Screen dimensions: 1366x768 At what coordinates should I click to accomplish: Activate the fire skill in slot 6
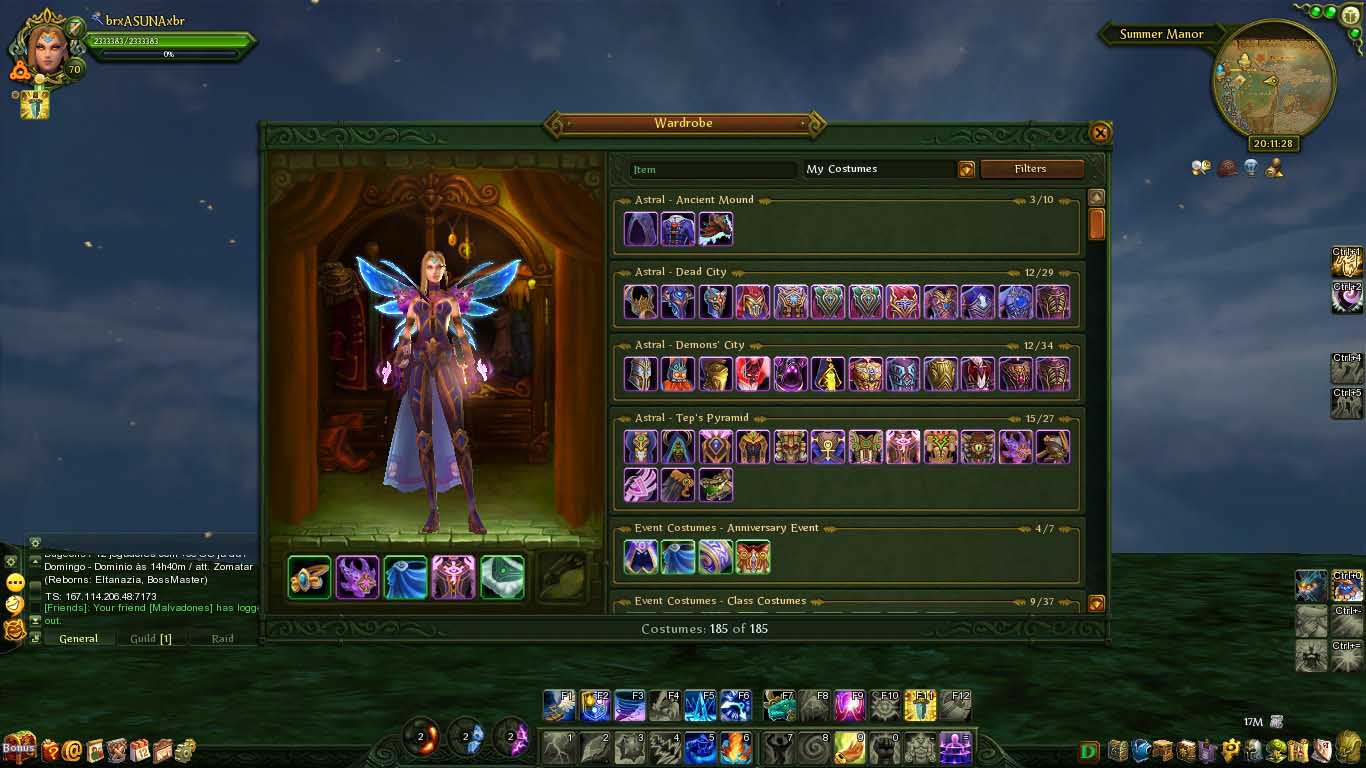pos(735,748)
